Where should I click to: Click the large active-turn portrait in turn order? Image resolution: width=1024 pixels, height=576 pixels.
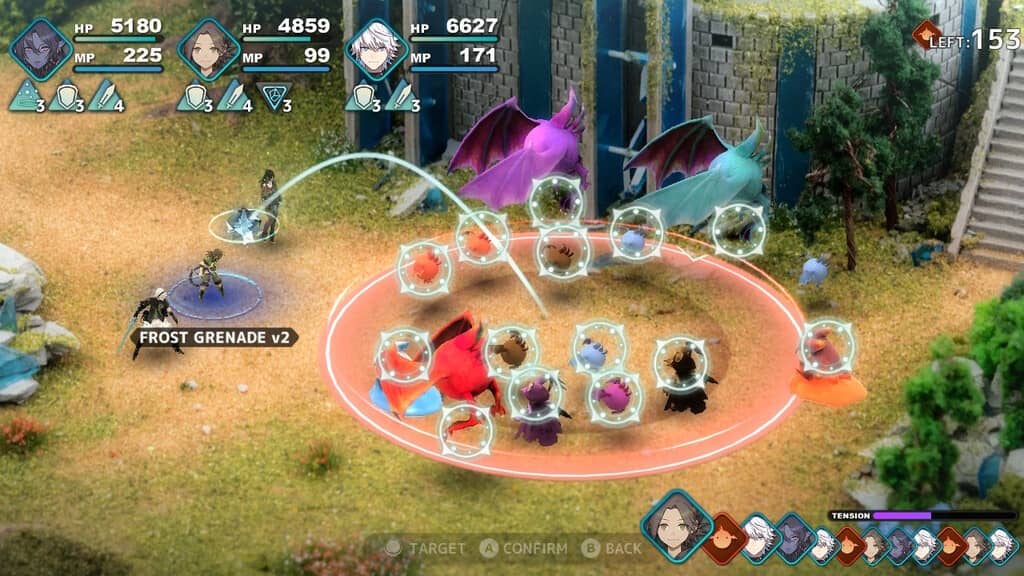(x=676, y=525)
